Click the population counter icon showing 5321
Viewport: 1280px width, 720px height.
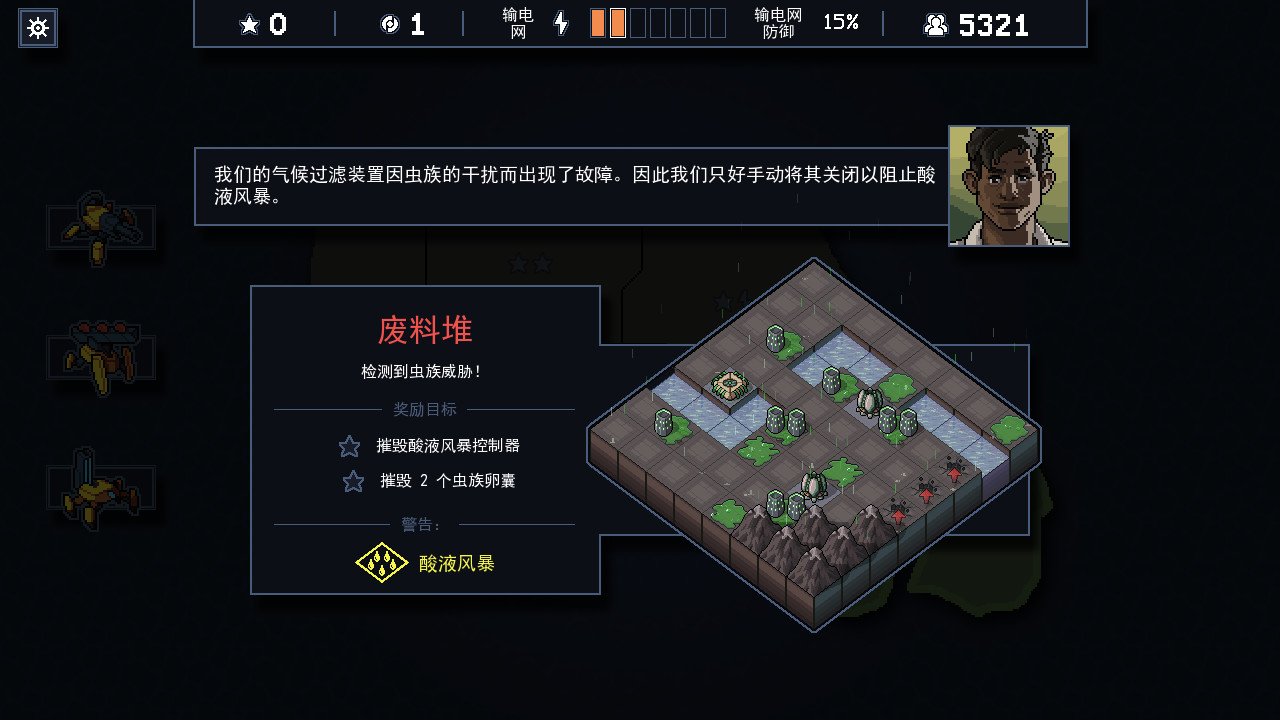937,24
